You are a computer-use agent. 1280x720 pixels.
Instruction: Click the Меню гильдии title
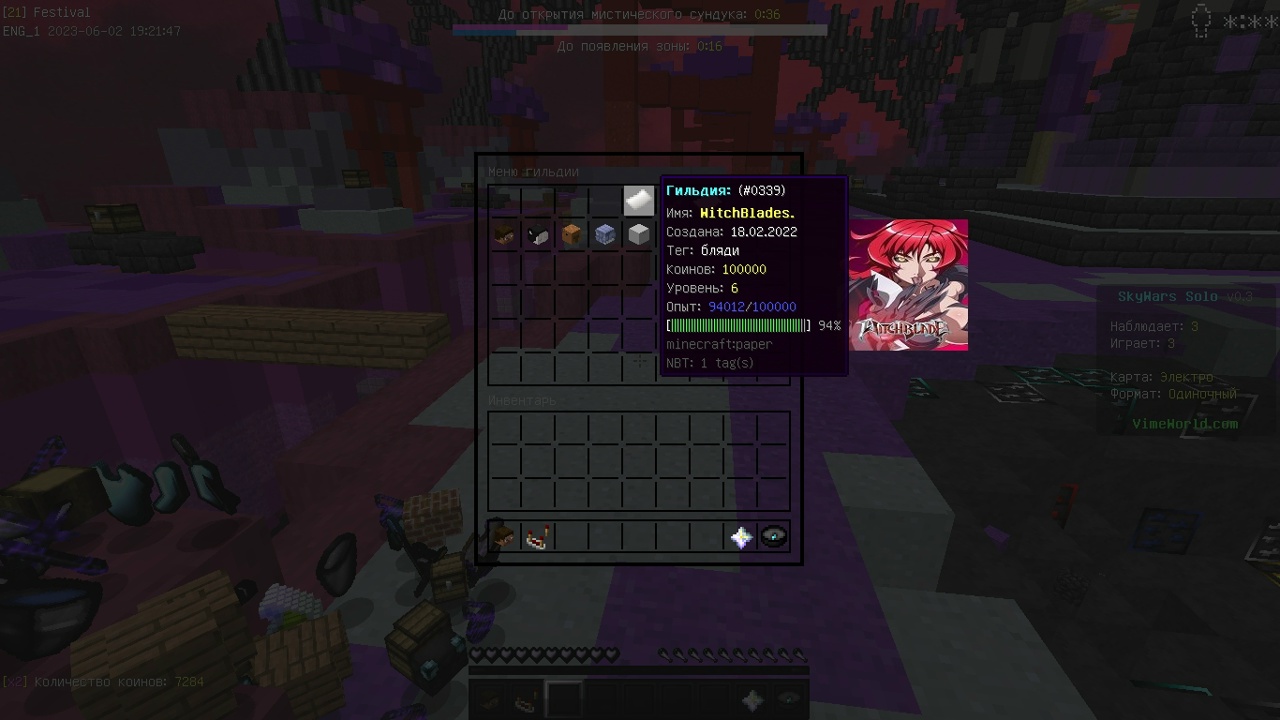[533, 172]
